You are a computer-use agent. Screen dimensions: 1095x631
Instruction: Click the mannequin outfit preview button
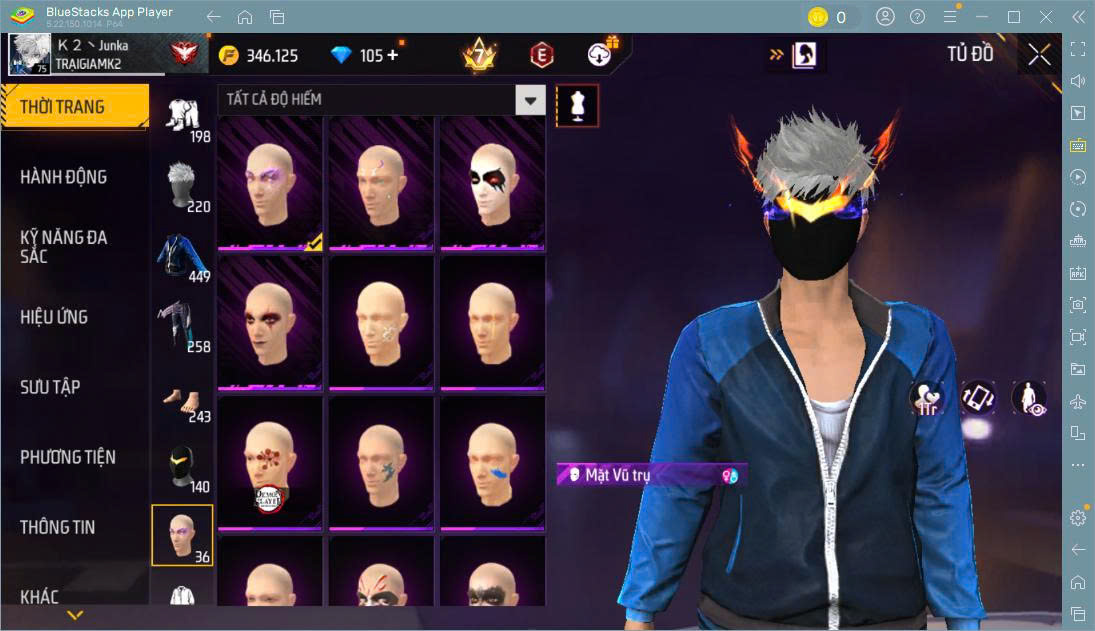577,106
